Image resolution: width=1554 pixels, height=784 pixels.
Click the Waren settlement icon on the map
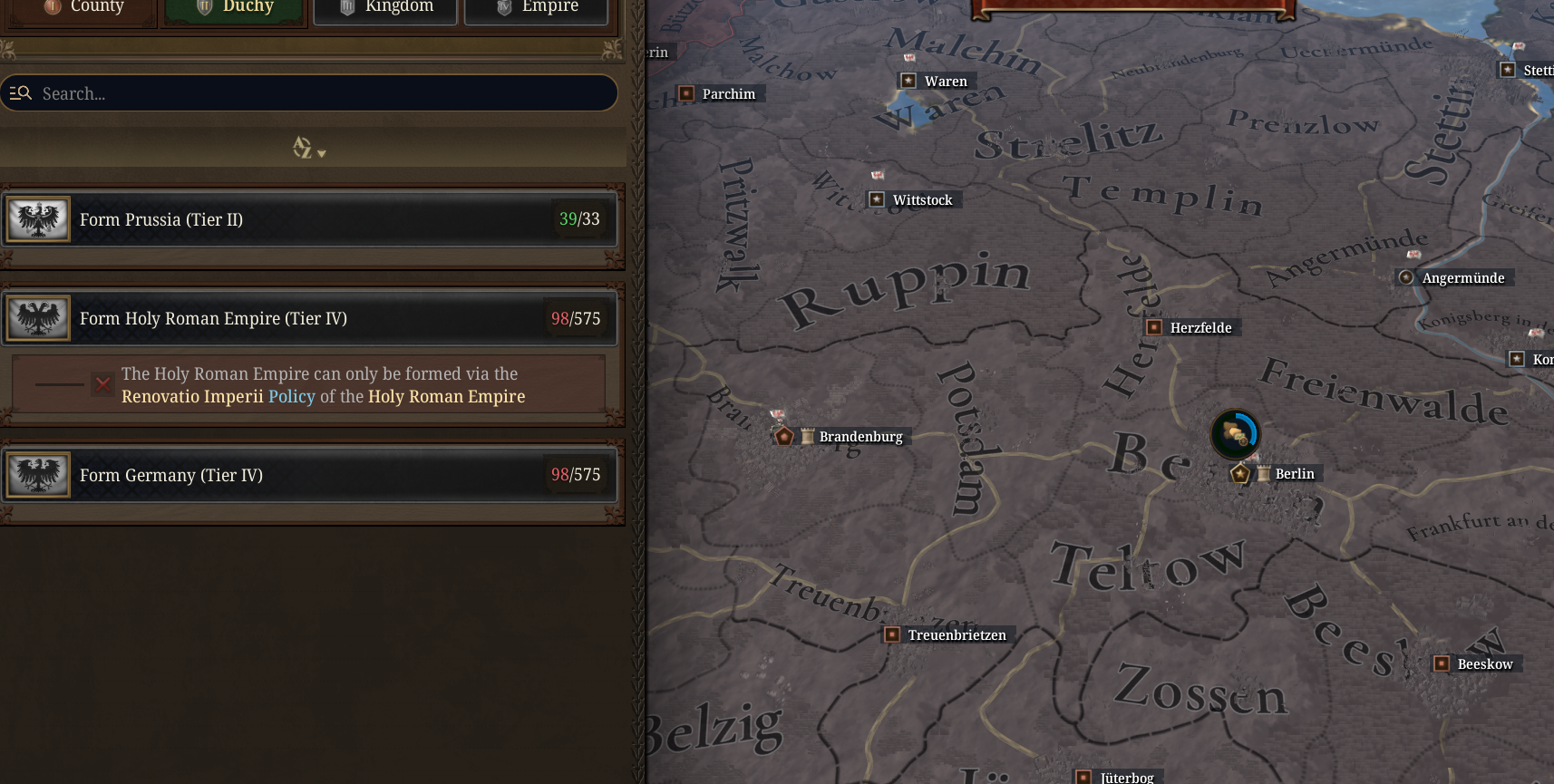[908, 80]
